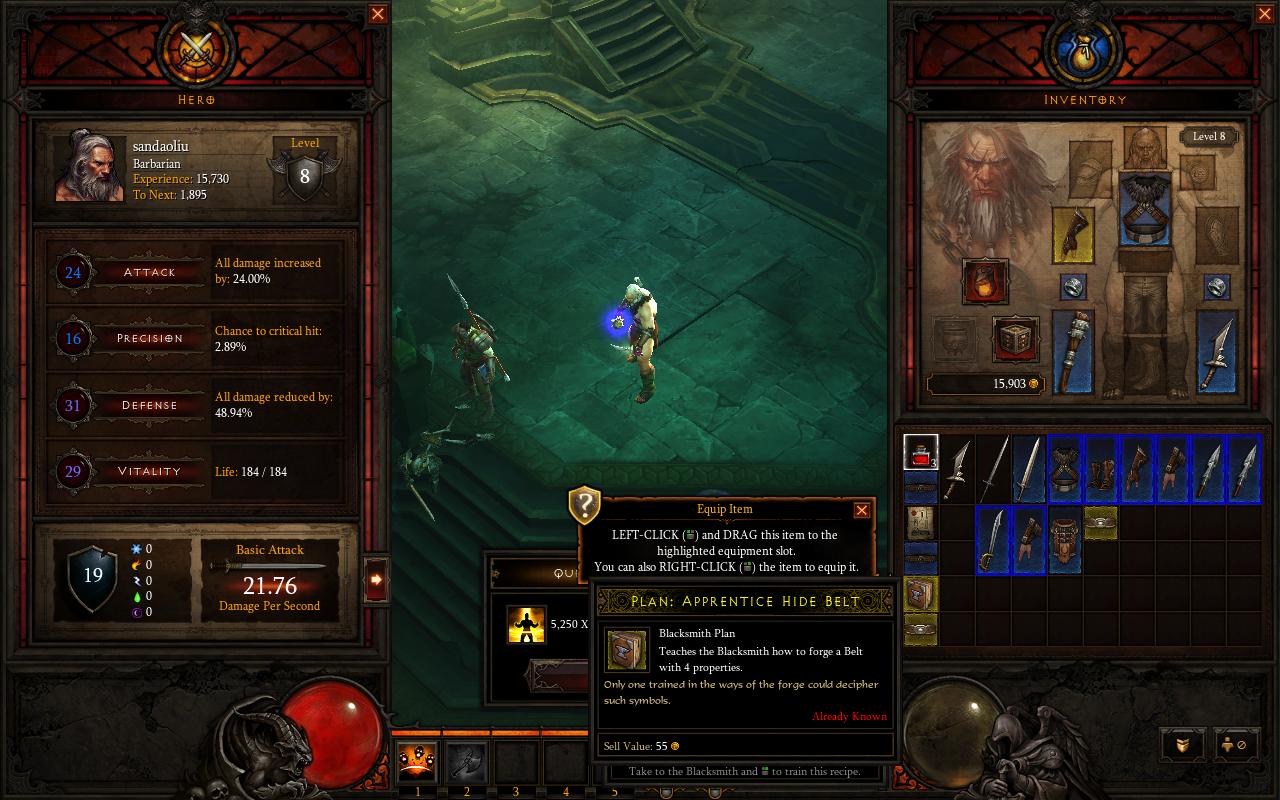Click the question mark help icon
The height and width of the screenshot is (800, 1280).
[584, 505]
